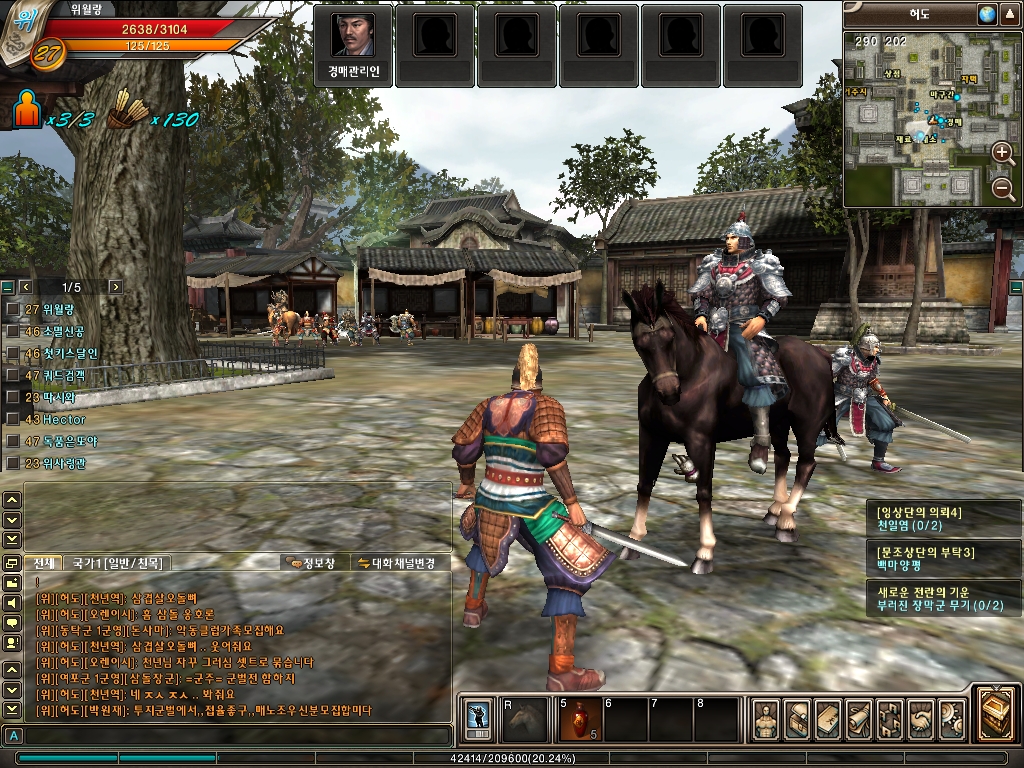Open the world map globe icon
1024x768 pixels.
tap(987, 14)
